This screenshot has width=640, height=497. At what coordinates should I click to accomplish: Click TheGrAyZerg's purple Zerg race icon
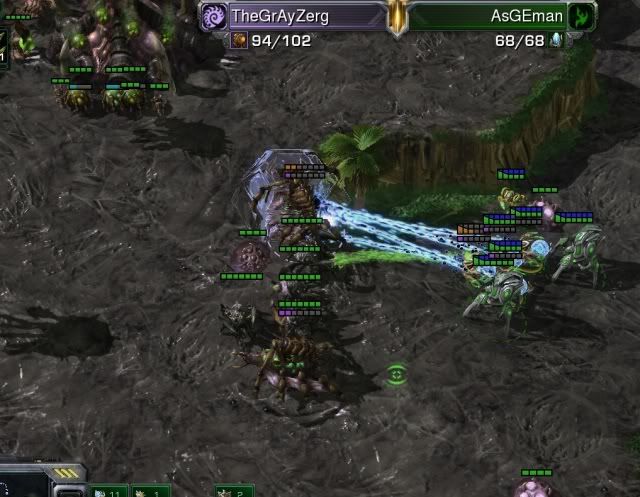(215, 16)
